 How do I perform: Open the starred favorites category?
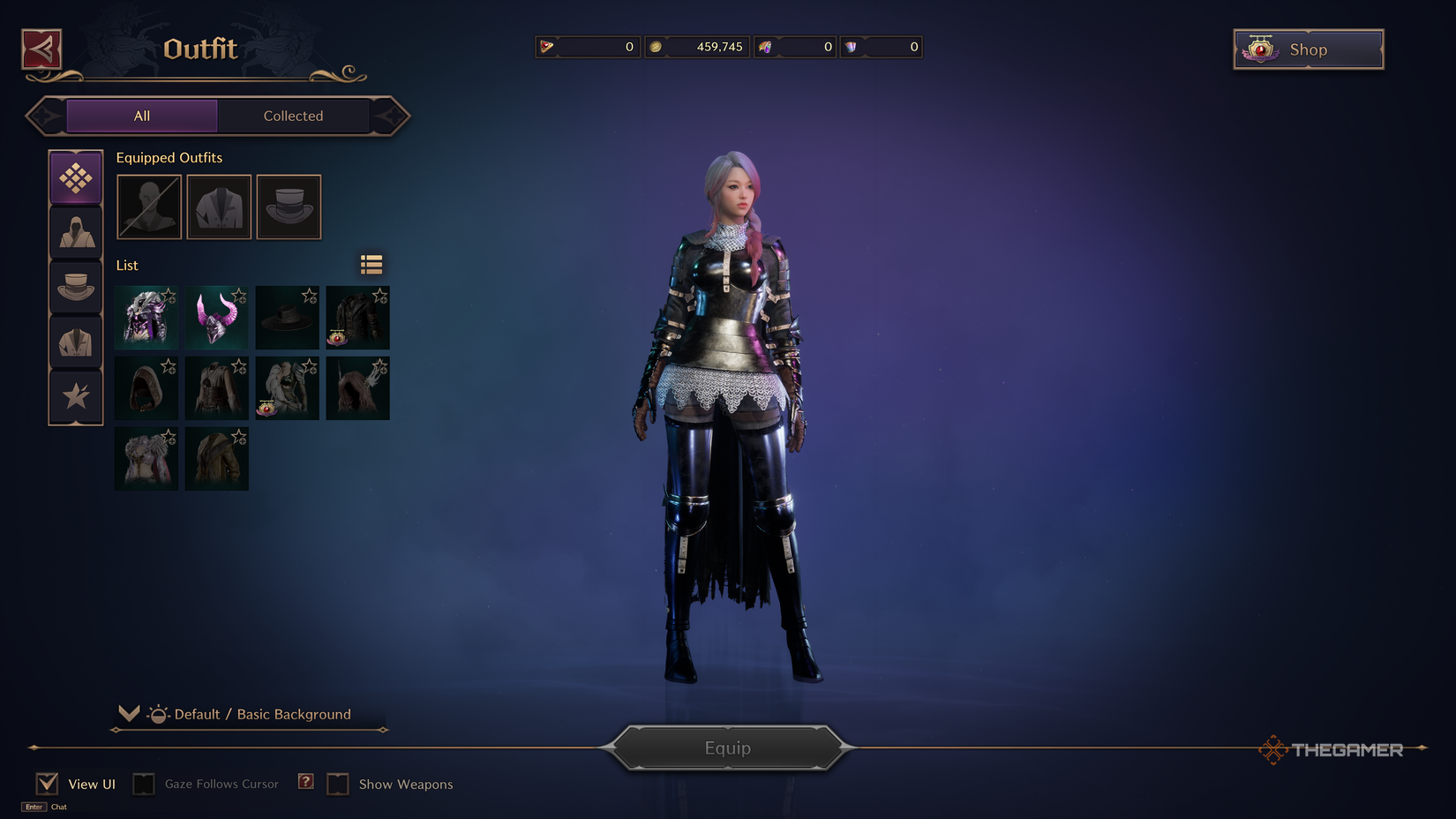click(76, 395)
